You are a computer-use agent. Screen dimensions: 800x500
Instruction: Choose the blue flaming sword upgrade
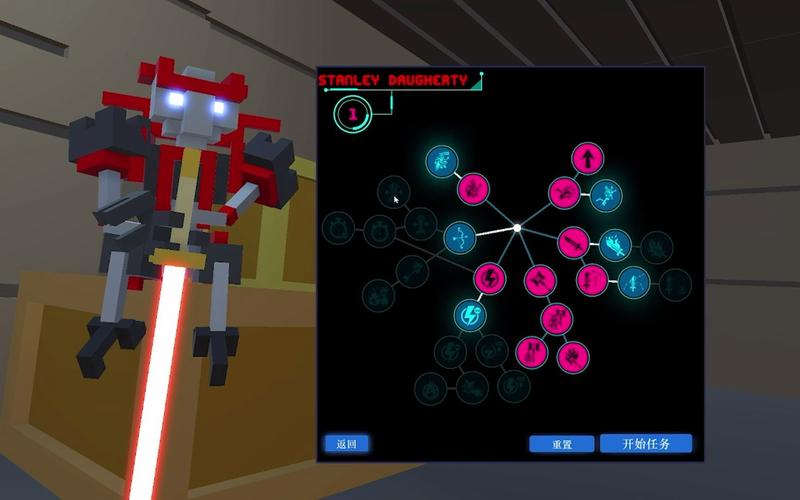tap(615, 243)
